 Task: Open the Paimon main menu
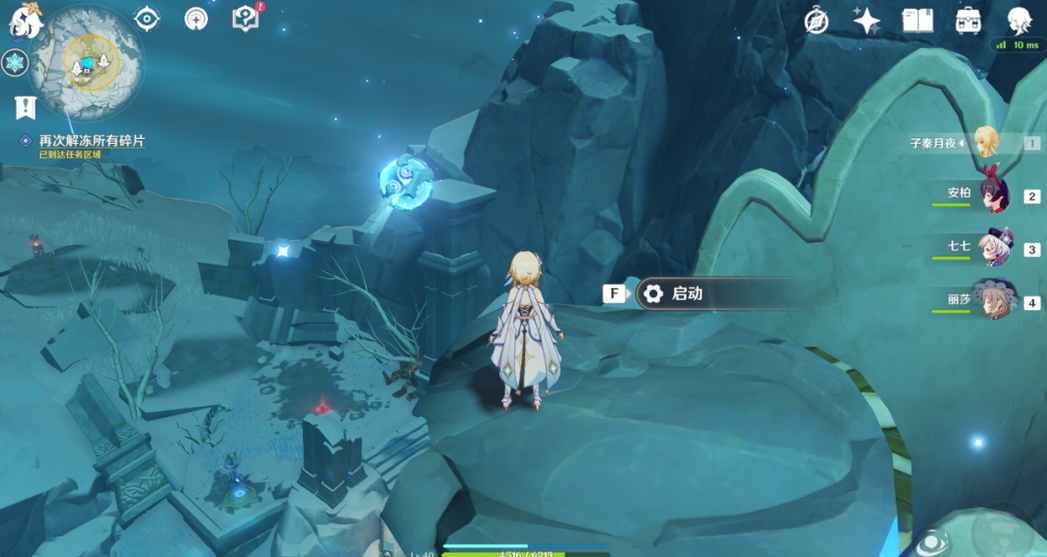click(26, 21)
